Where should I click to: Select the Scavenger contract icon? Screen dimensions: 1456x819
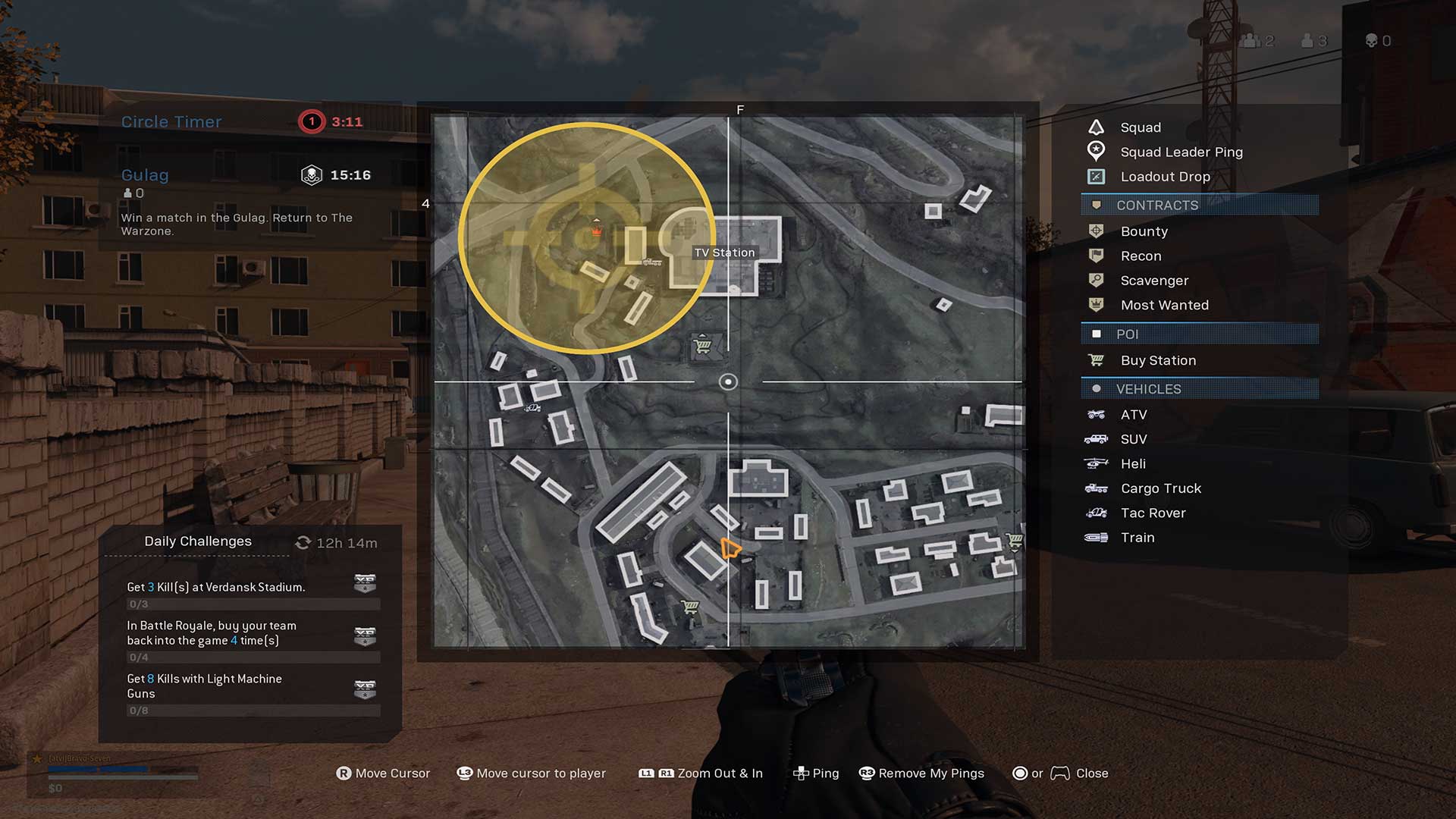point(1095,280)
